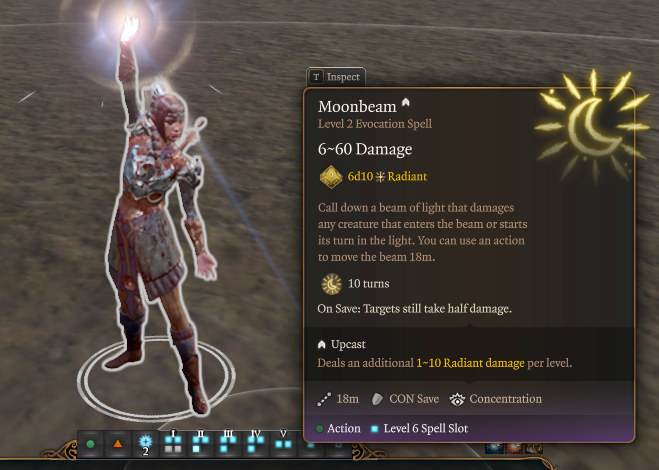
Task: Choose the level III spell slot filter
Action: 227,443
